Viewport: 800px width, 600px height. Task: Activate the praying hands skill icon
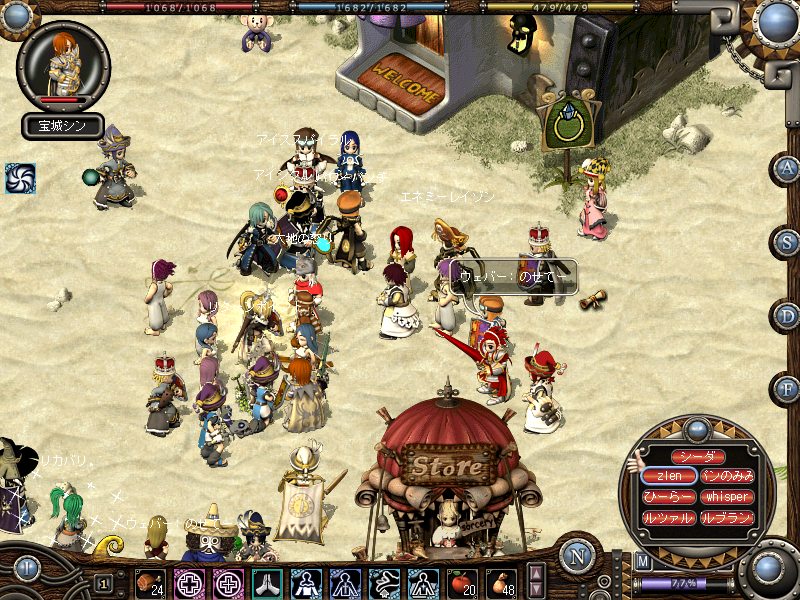pos(267,582)
